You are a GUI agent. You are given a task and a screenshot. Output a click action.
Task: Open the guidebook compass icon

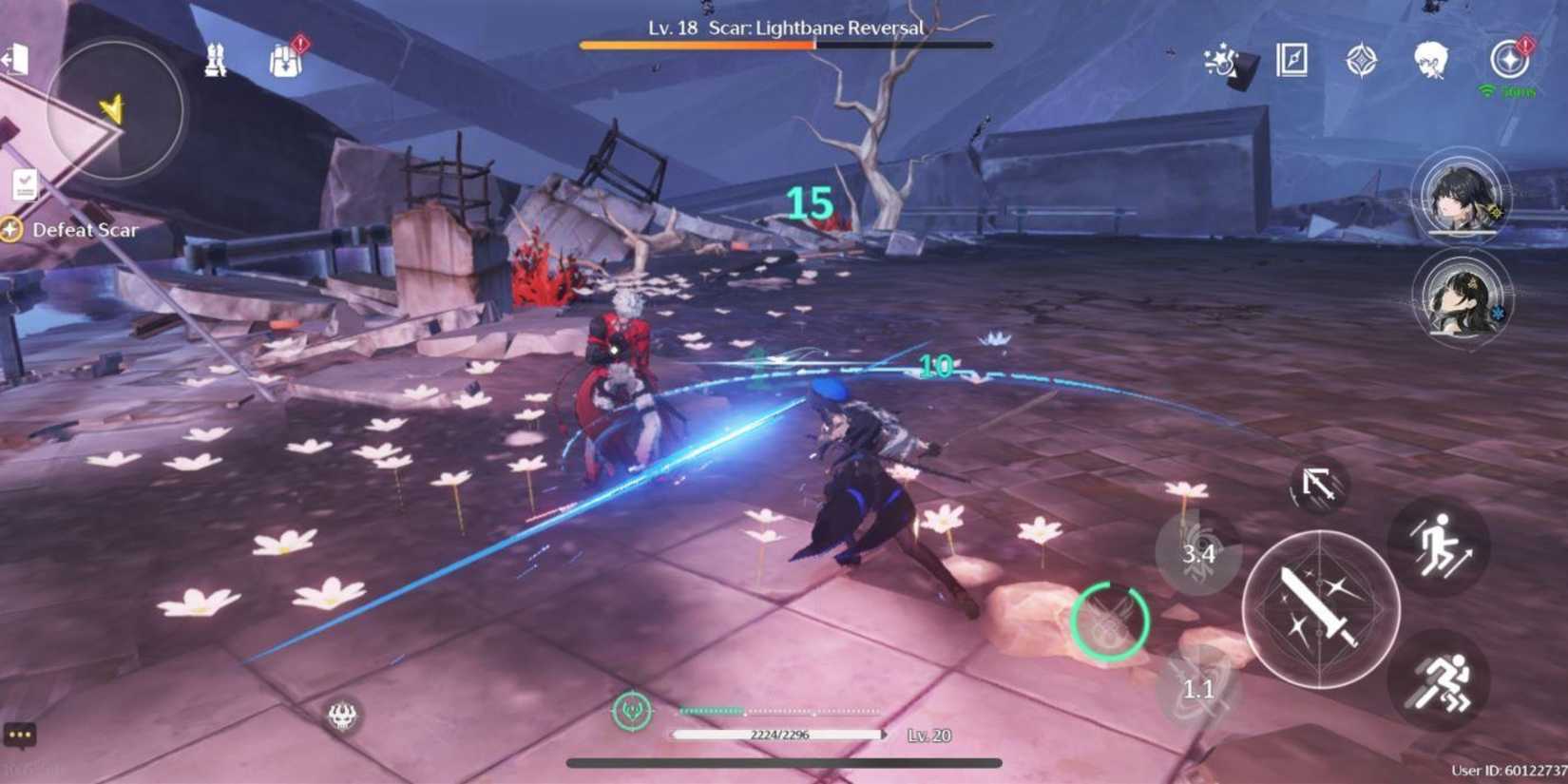coord(1292,60)
